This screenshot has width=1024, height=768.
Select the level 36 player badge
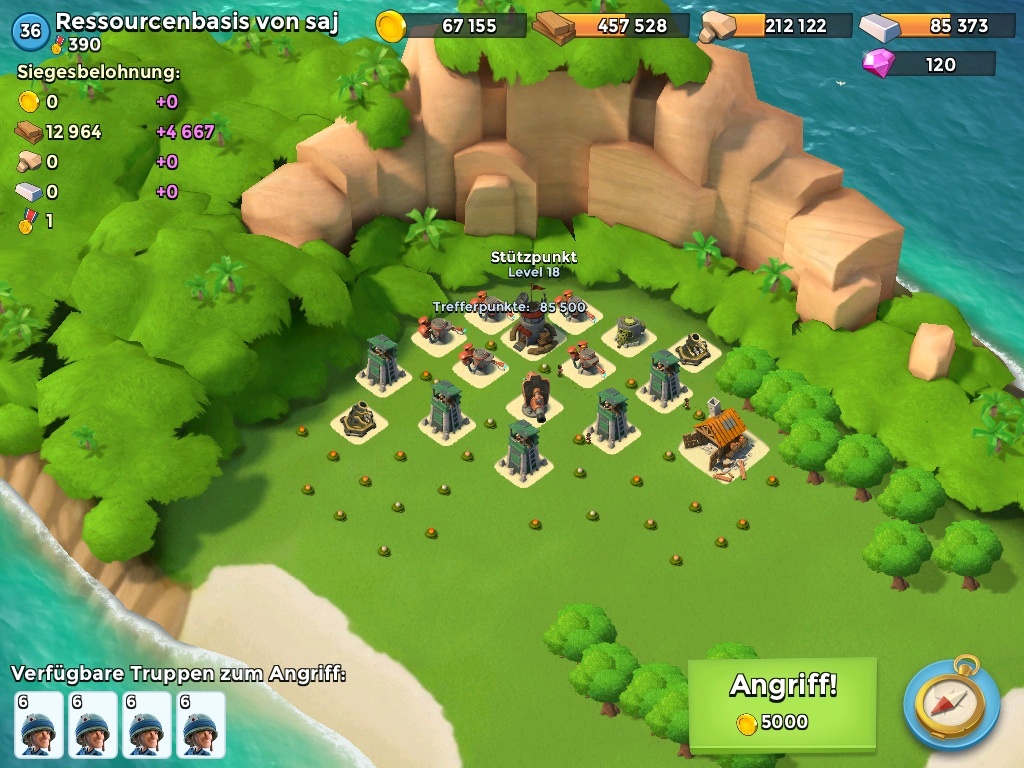[x=30, y=31]
